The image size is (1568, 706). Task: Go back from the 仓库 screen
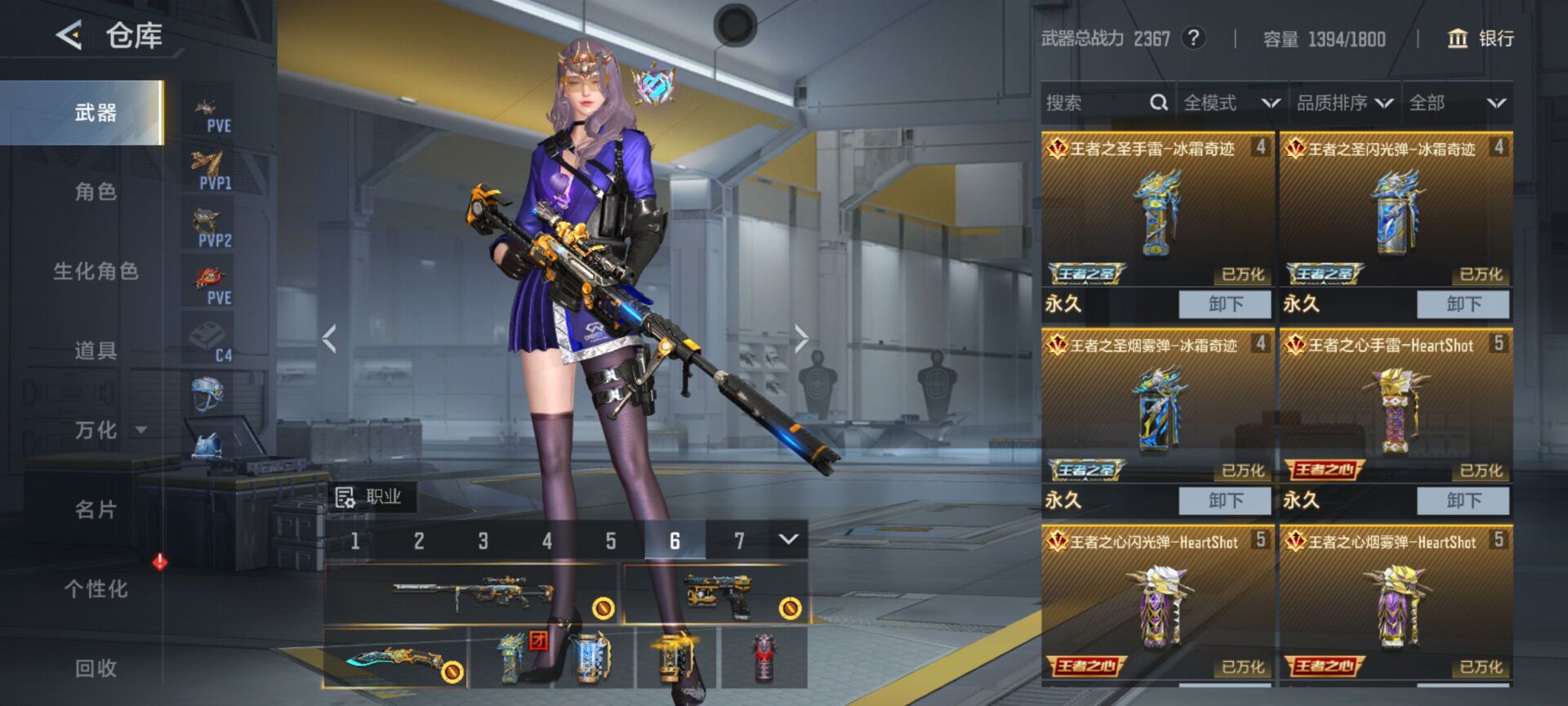(69, 35)
